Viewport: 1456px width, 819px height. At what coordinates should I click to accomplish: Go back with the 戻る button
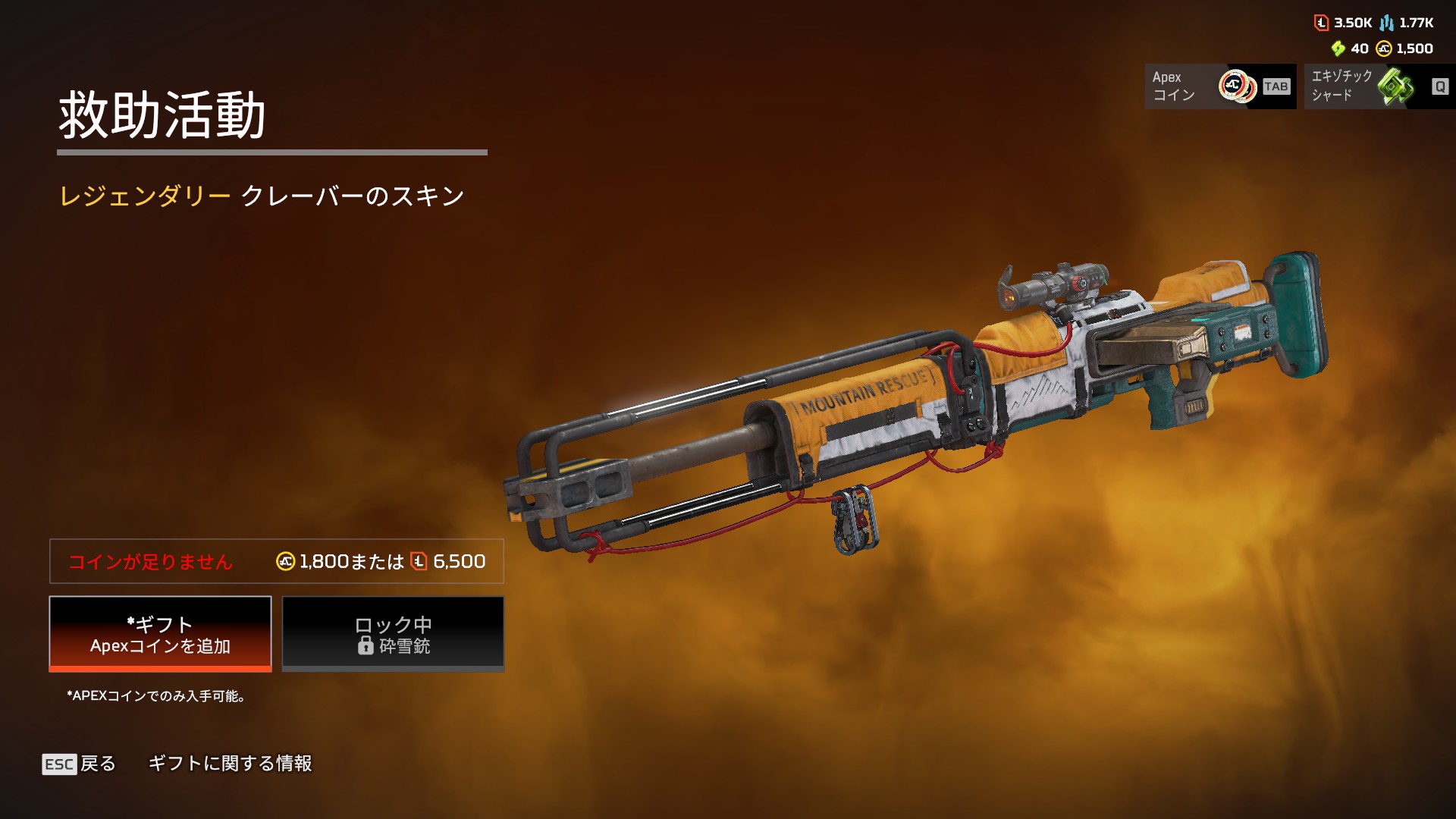(x=79, y=764)
